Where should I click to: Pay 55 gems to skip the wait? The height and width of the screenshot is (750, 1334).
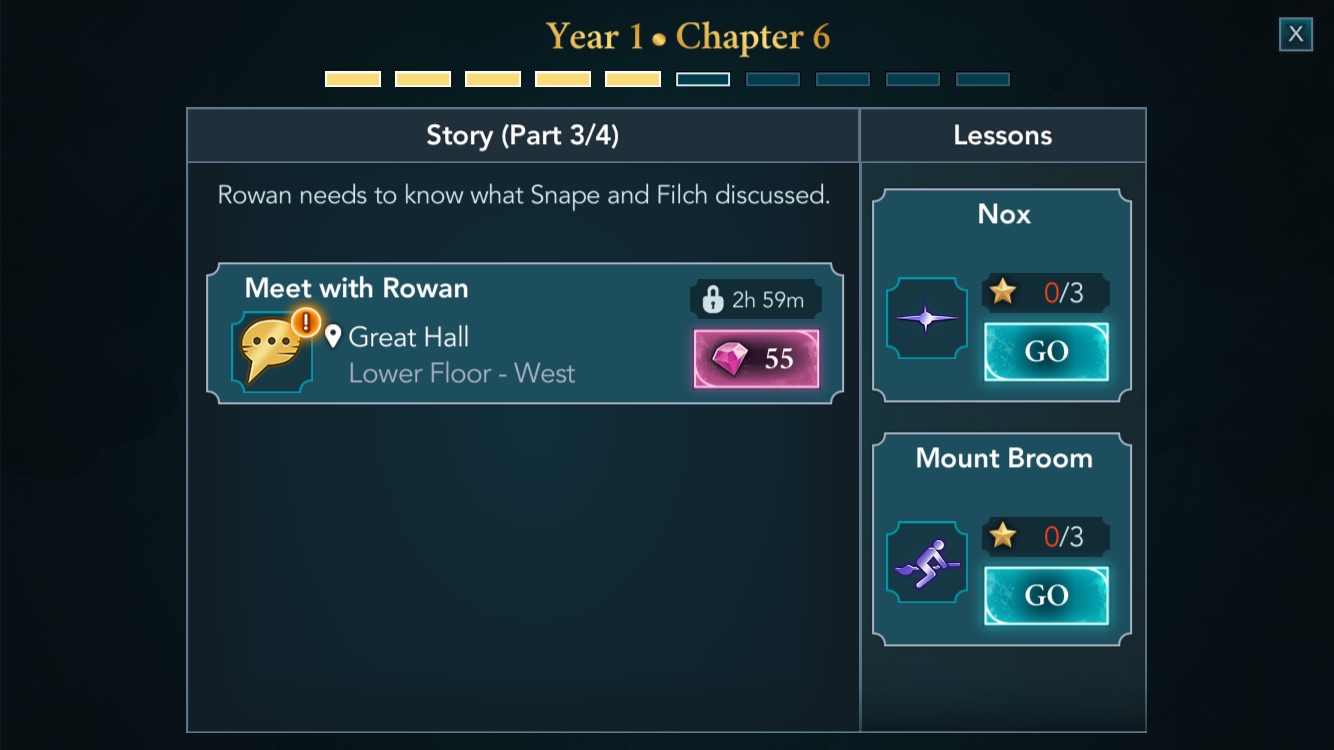click(756, 358)
